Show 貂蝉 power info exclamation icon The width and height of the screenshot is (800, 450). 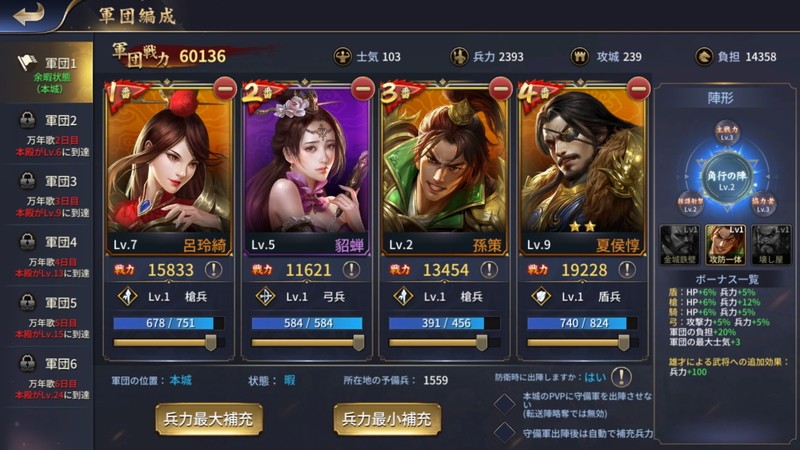(x=352, y=270)
